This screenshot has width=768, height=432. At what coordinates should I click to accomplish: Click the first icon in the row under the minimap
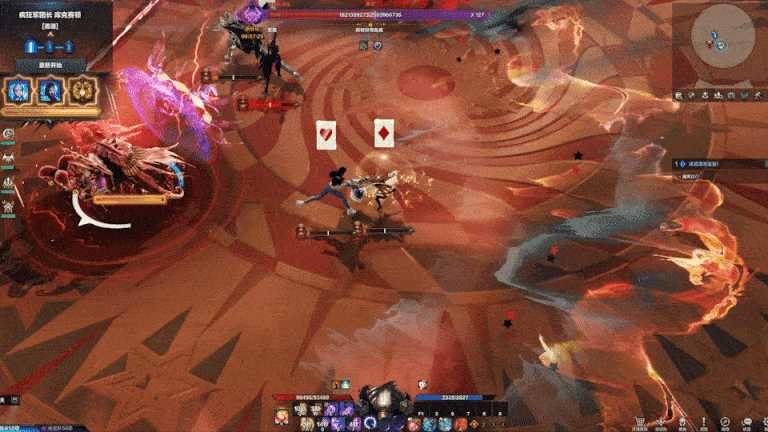coord(679,95)
